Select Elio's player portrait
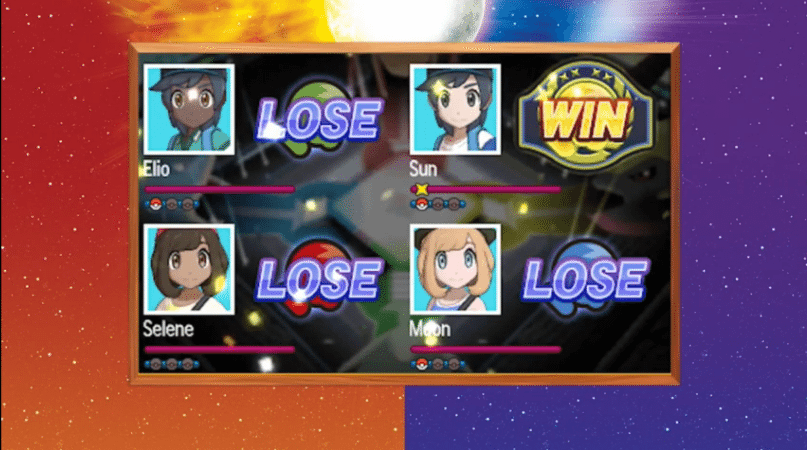The width and height of the screenshot is (807, 450). point(189,109)
